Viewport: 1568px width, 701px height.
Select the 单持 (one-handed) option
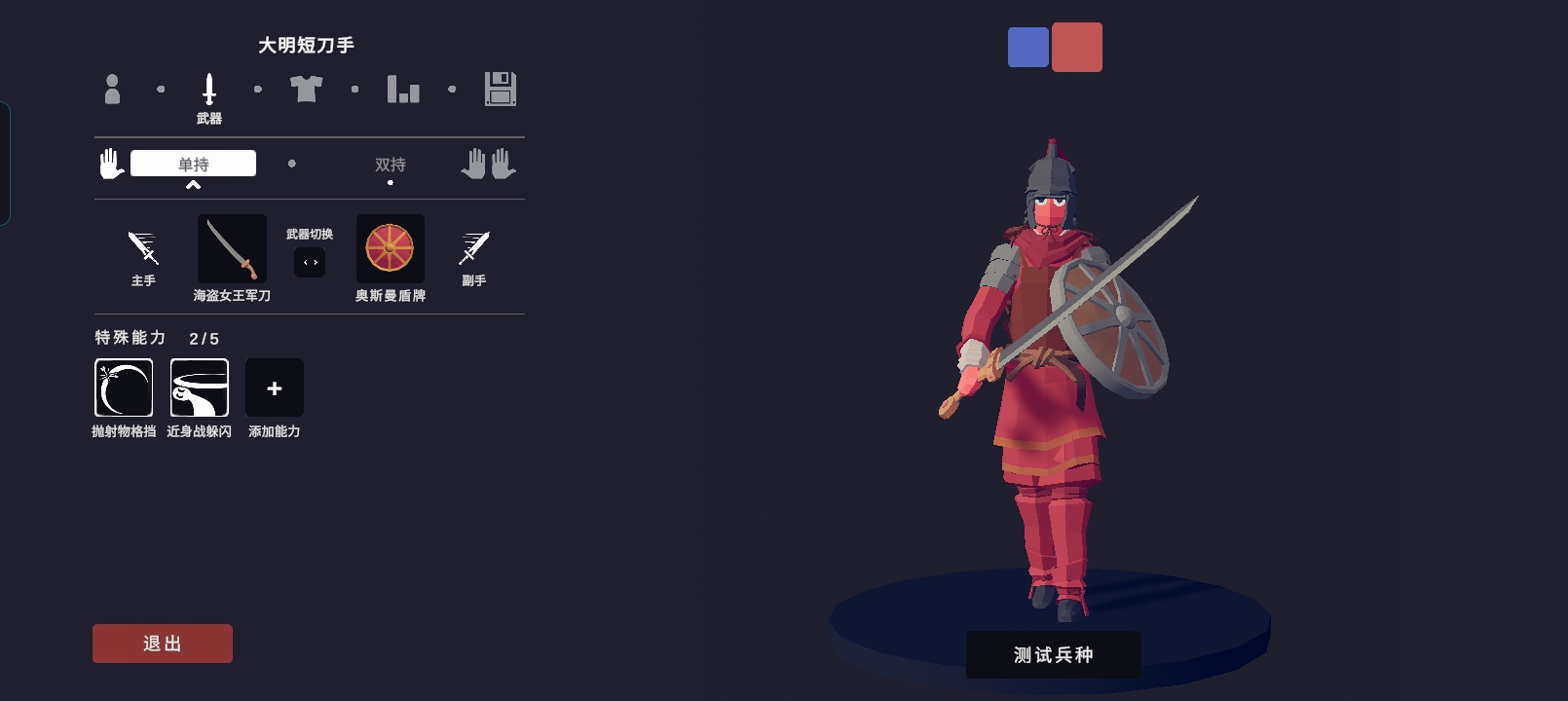(192, 163)
